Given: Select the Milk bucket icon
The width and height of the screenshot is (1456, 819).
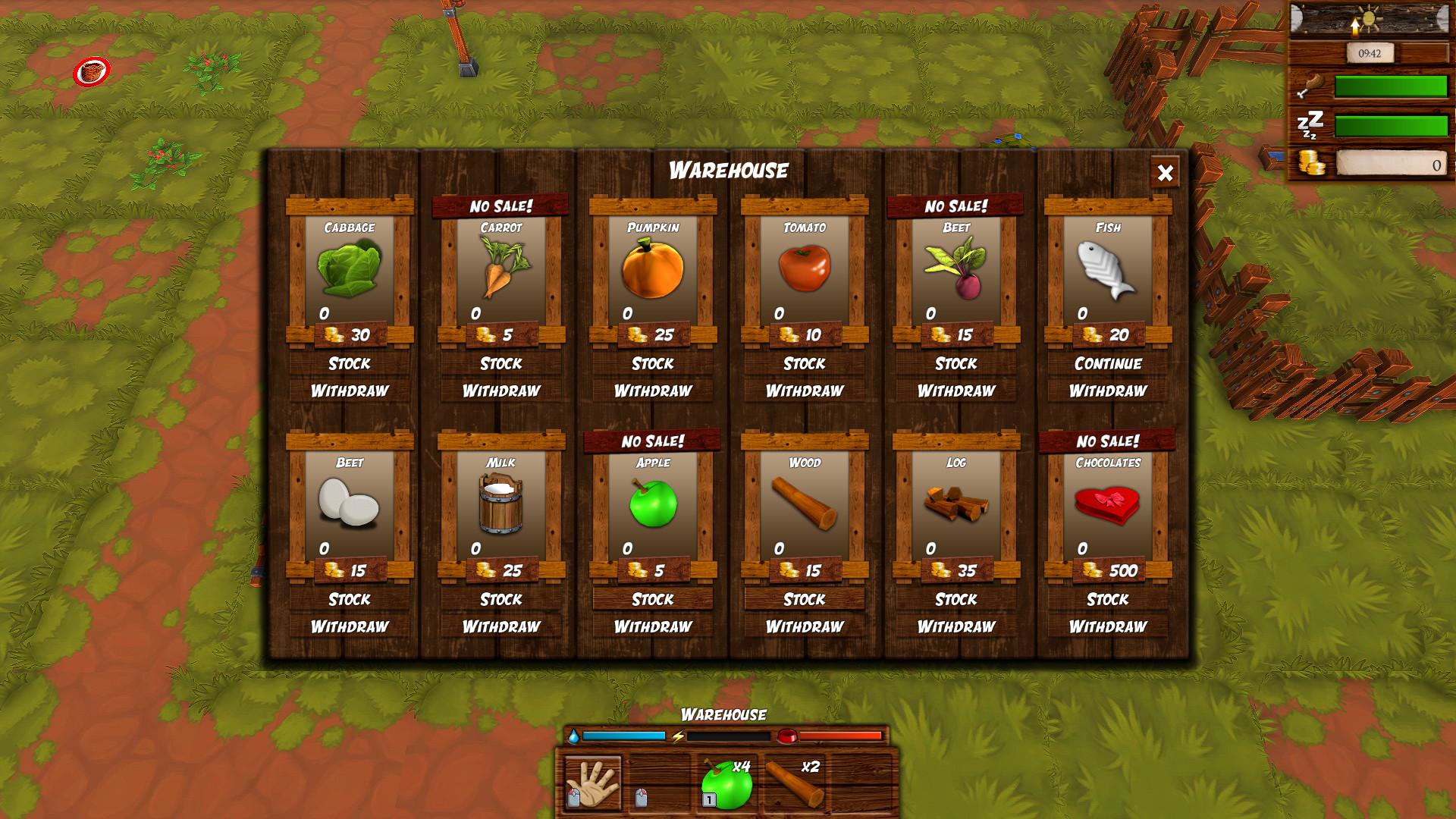Looking at the screenshot, I should point(500,504).
